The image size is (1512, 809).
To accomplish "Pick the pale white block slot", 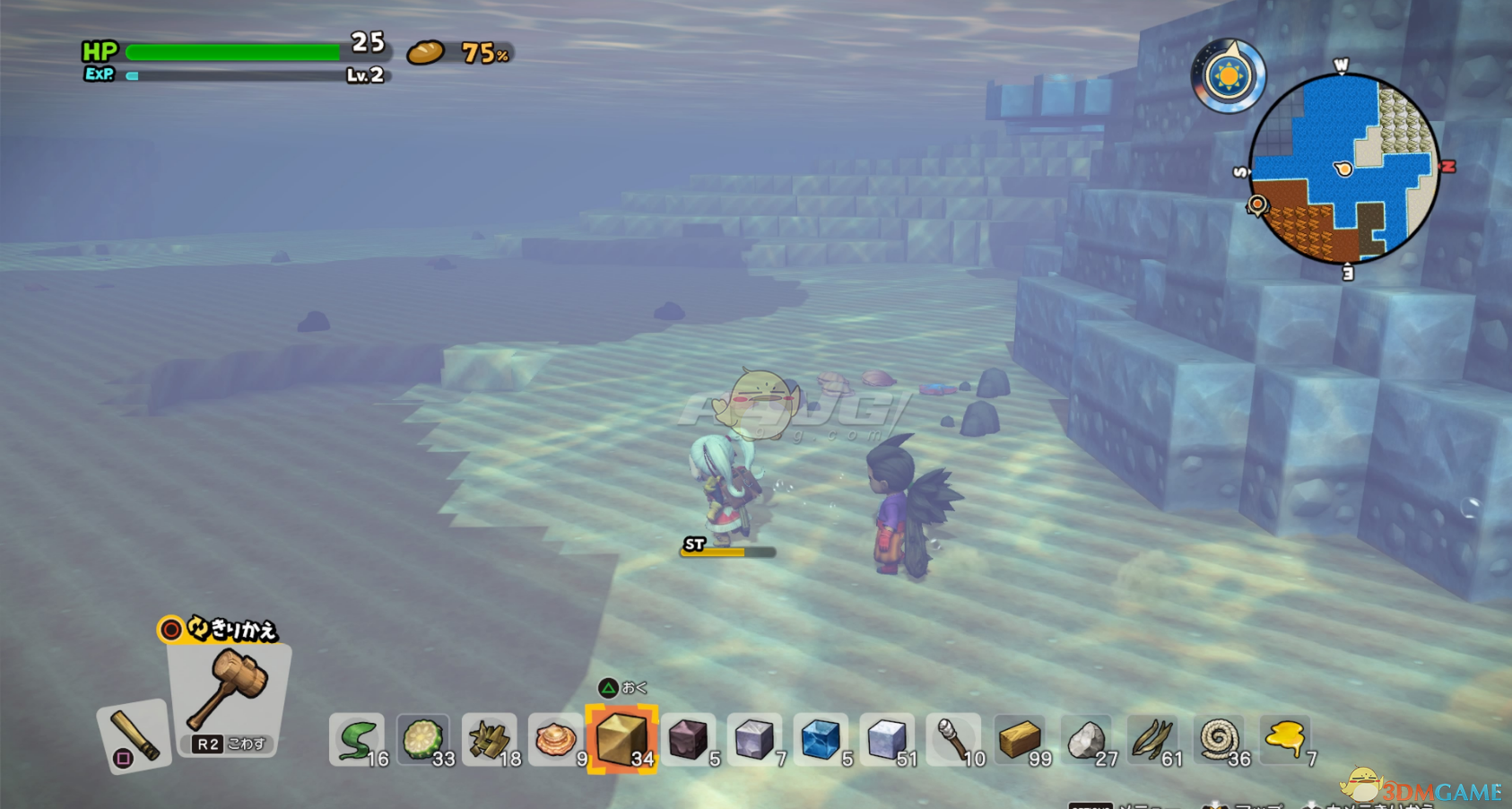I will click(x=887, y=740).
